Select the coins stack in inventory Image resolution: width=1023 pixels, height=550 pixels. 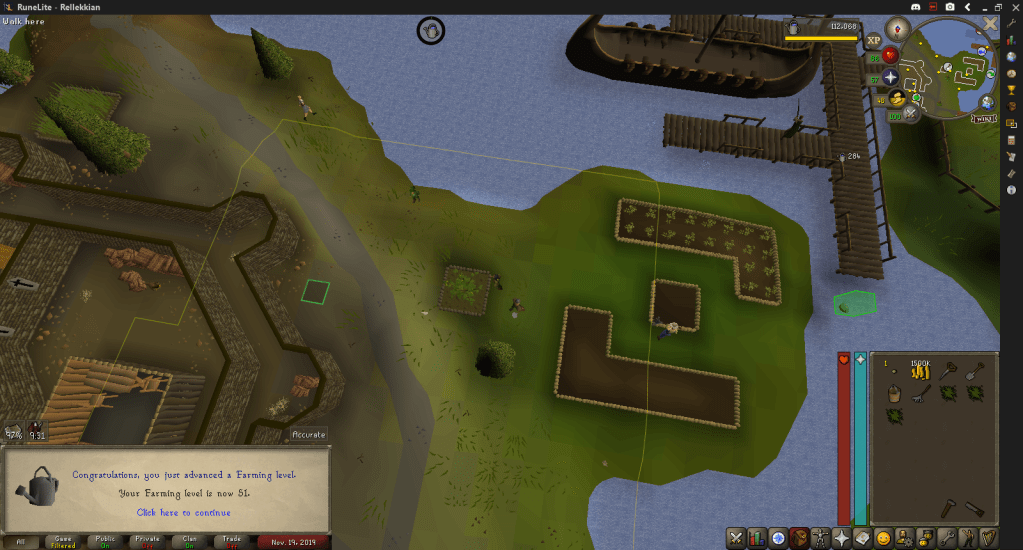(921, 371)
